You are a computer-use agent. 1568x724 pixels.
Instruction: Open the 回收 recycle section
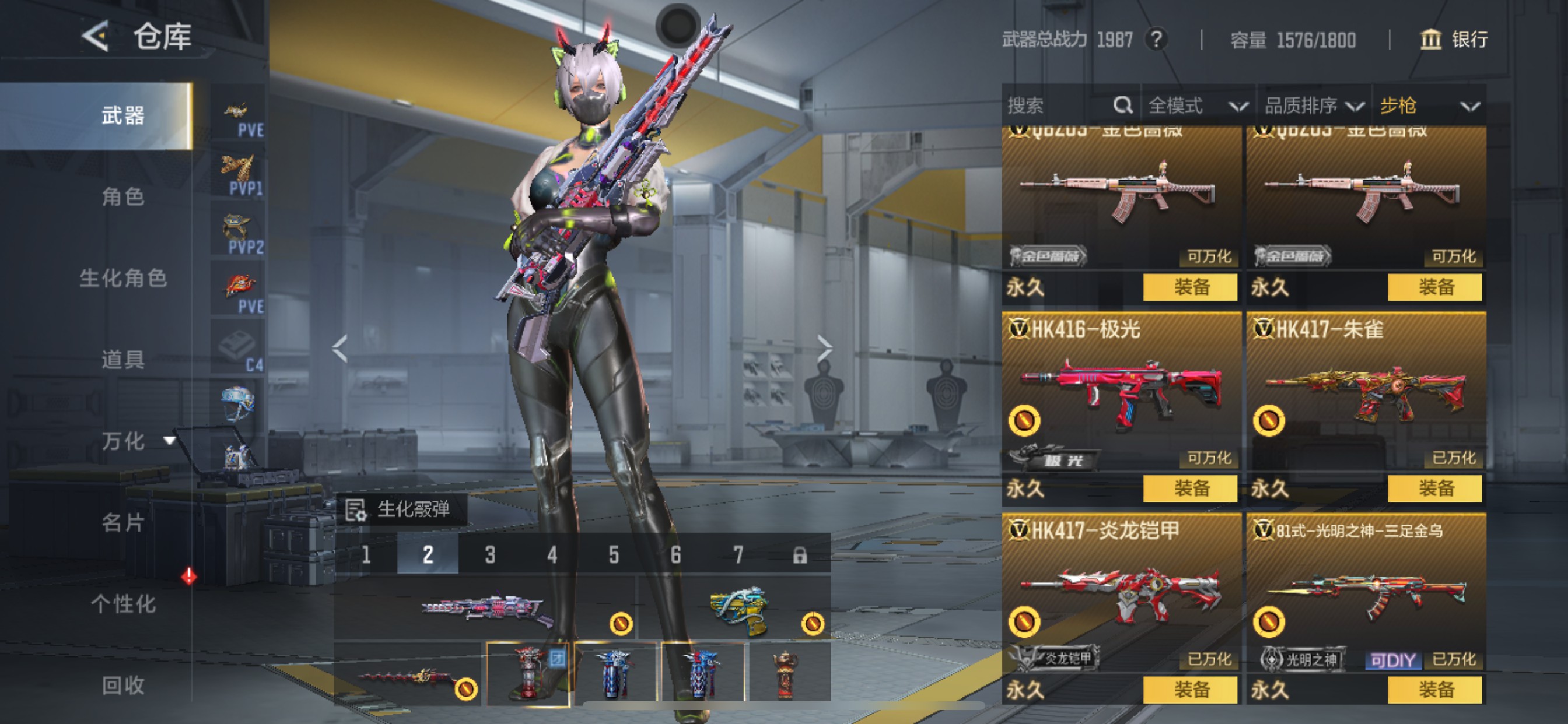coord(123,685)
